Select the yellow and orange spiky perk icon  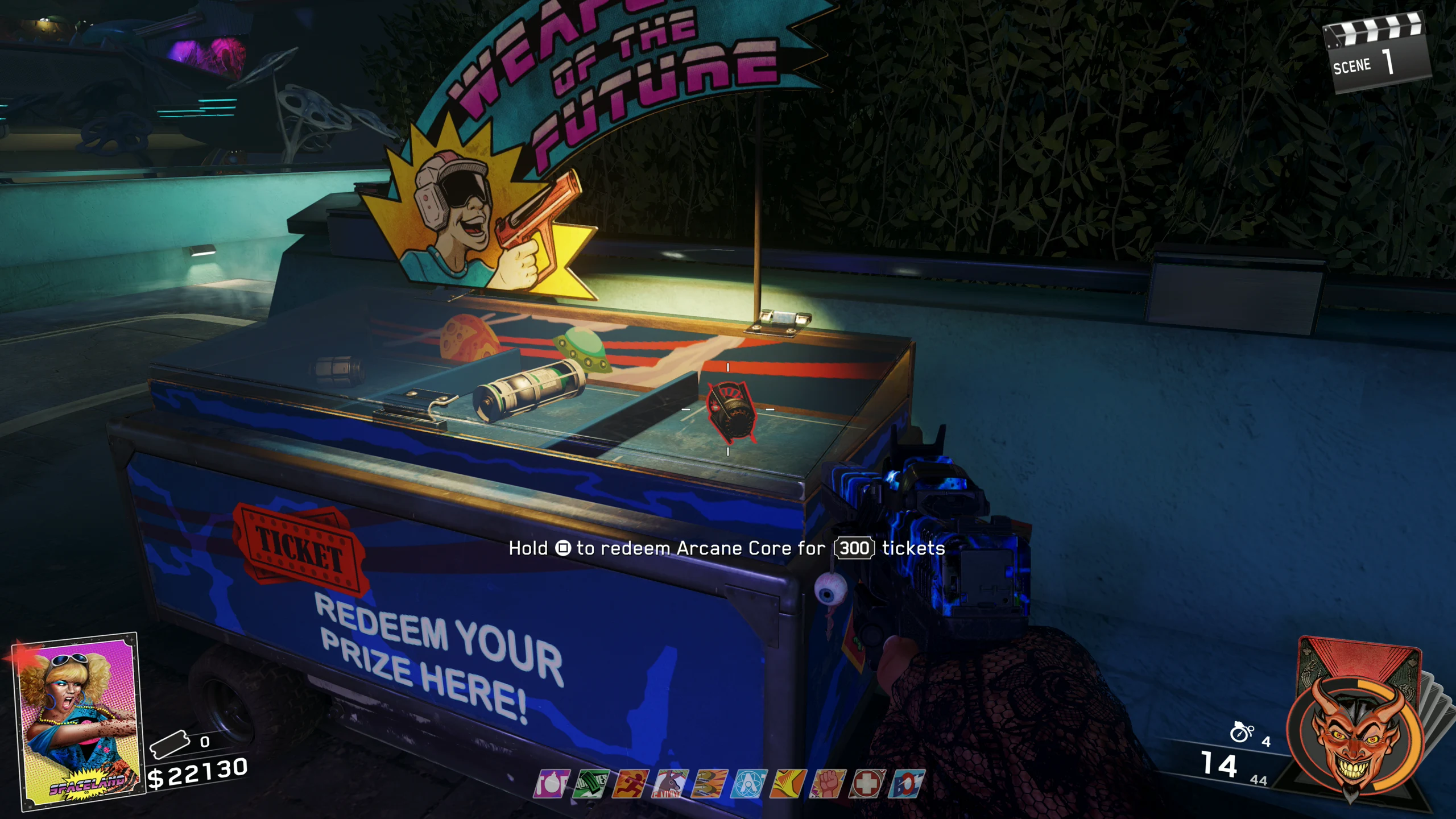pos(788,784)
